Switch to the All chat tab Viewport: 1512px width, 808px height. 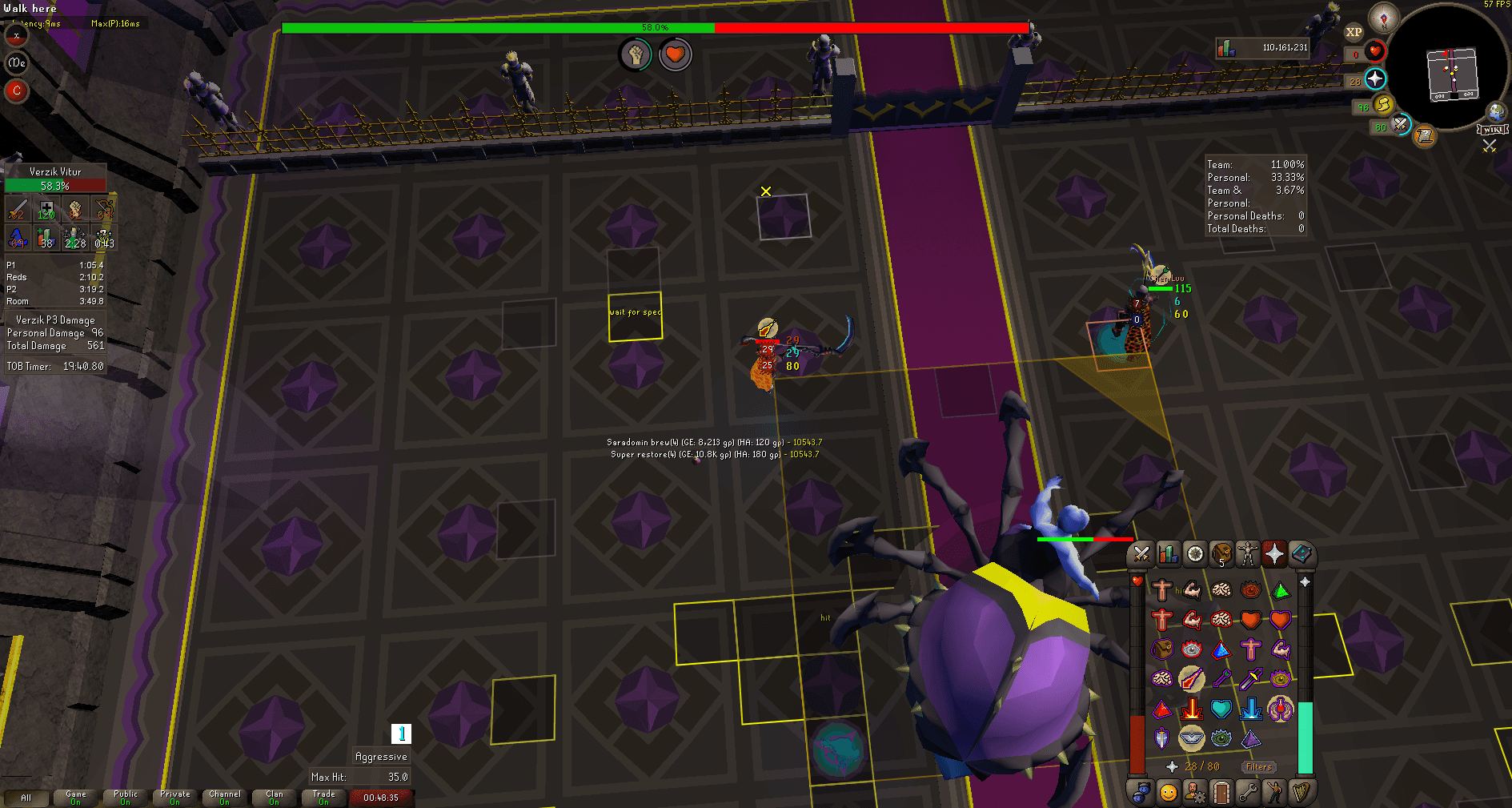[26, 798]
